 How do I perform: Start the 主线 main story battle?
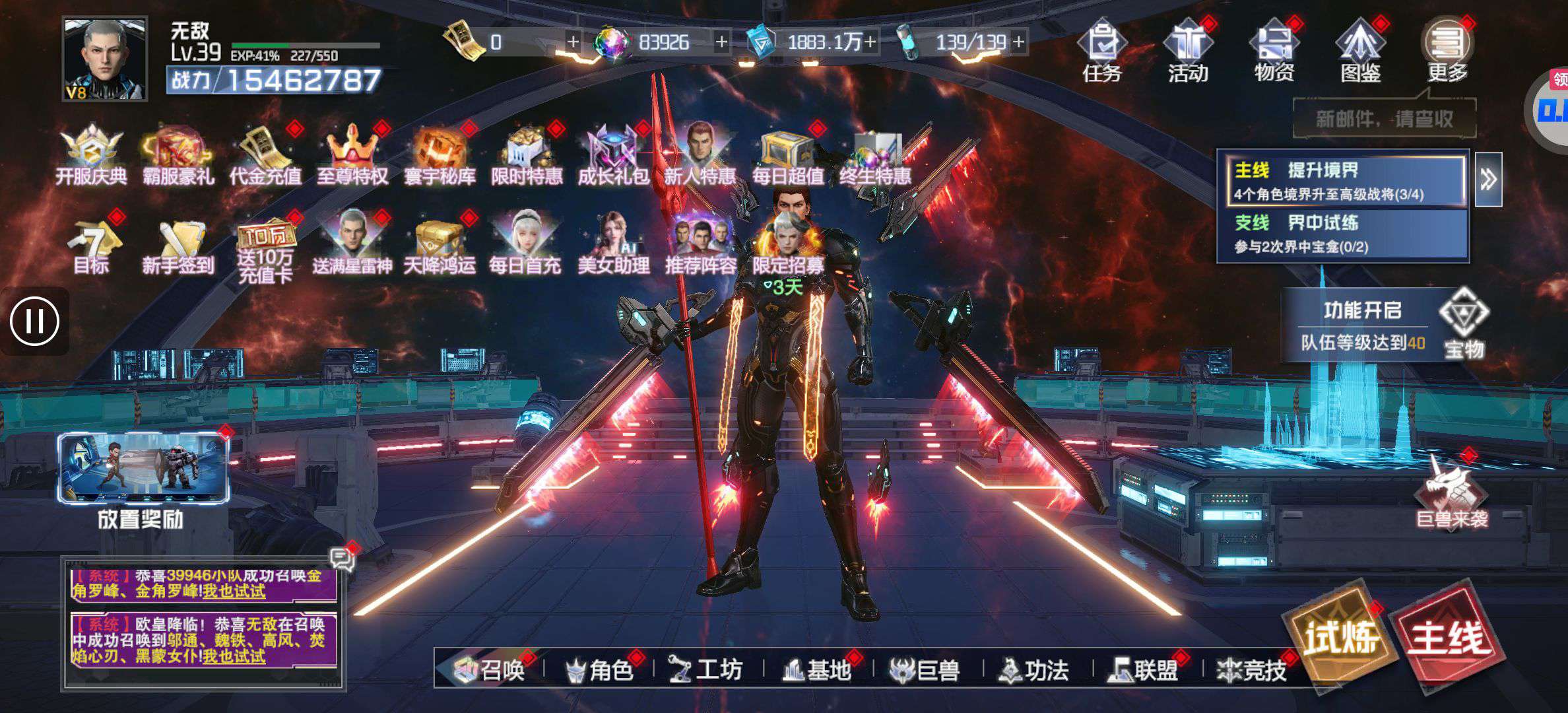[x=1448, y=637]
